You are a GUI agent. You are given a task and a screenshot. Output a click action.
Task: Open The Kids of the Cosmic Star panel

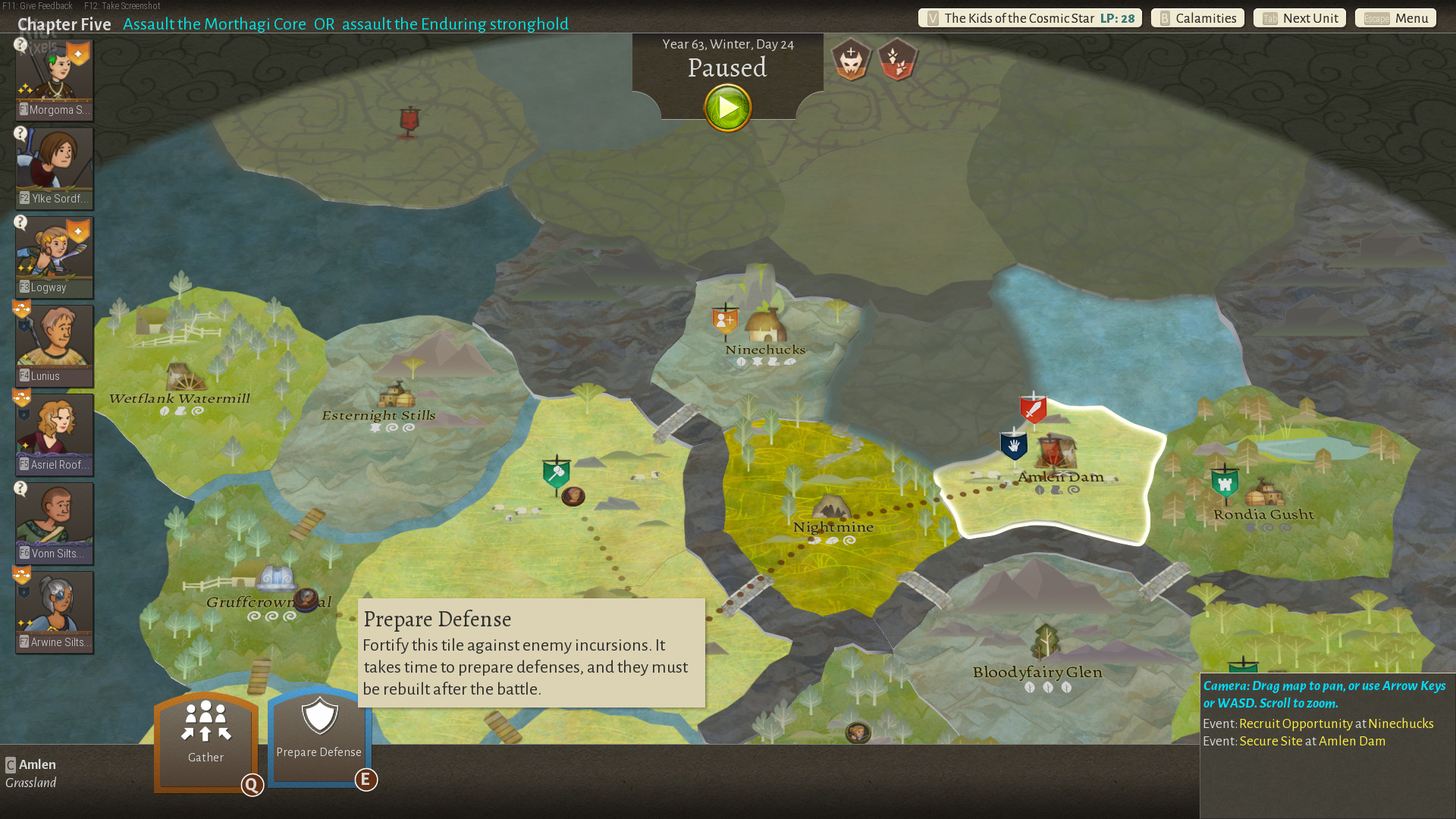click(x=1029, y=18)
